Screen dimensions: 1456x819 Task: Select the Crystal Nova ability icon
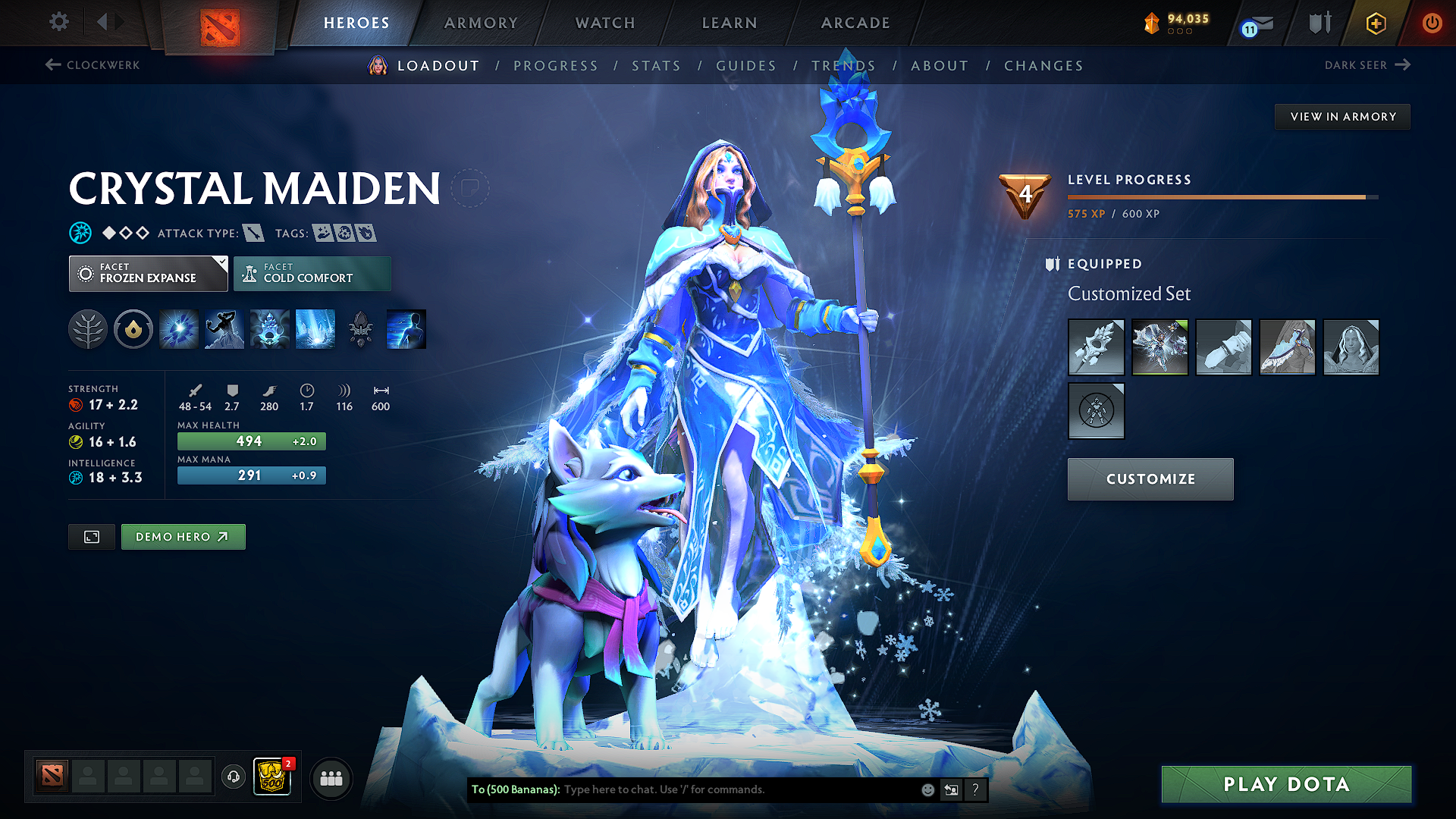point(178,329)
